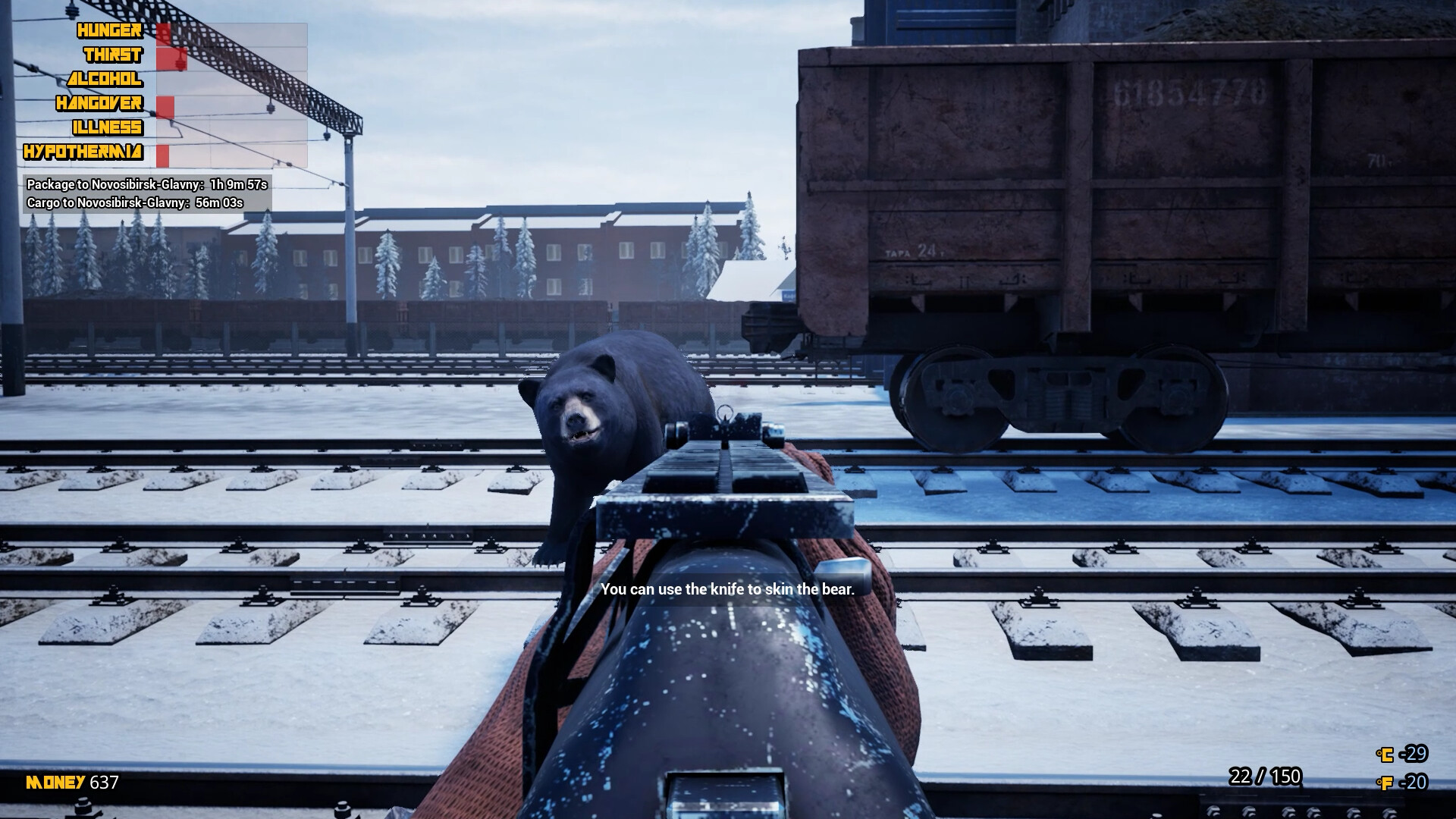Click the Hangover status label
Viewport: 1456px width, 819px height.
[101, 104]
